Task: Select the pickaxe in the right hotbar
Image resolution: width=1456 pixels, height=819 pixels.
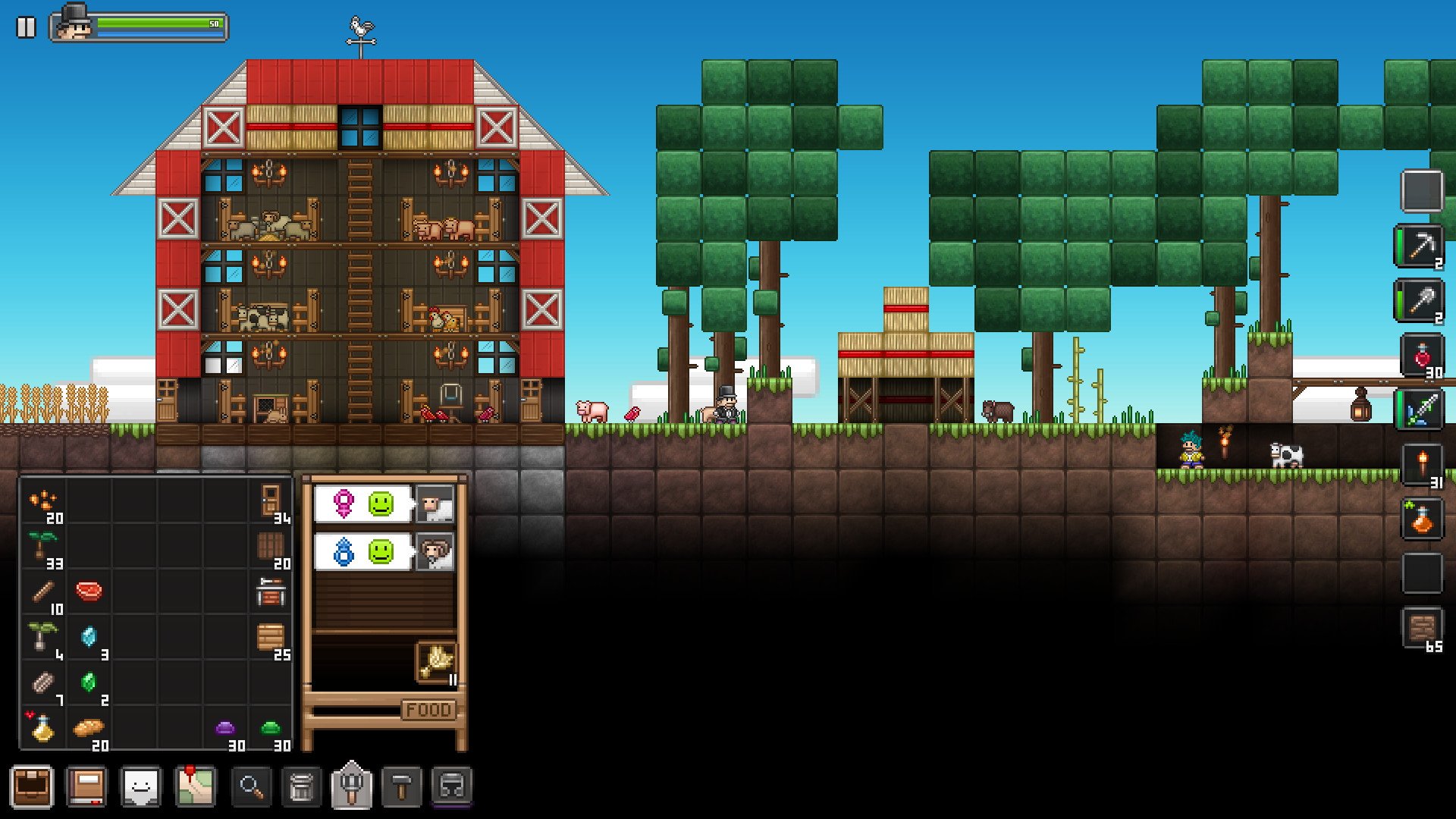Action: (x=1421, y=246)
